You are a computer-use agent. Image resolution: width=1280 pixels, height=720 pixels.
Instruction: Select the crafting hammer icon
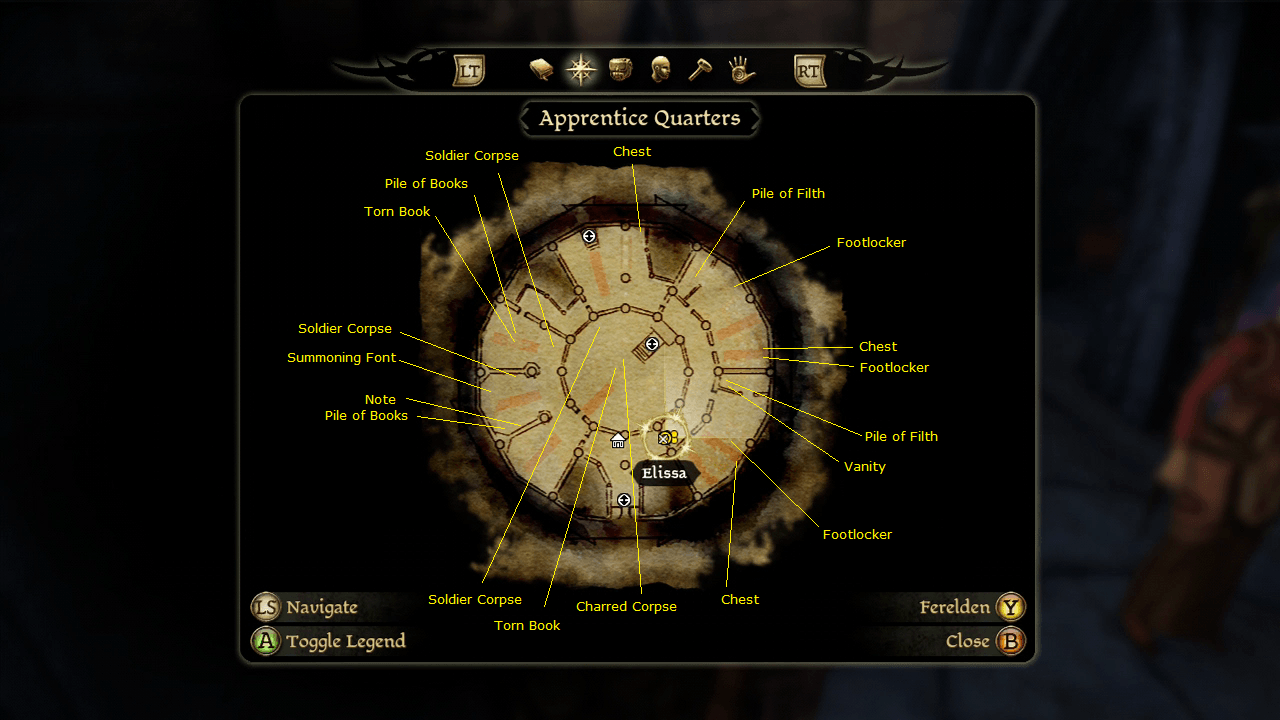click(x=699, y=68)
